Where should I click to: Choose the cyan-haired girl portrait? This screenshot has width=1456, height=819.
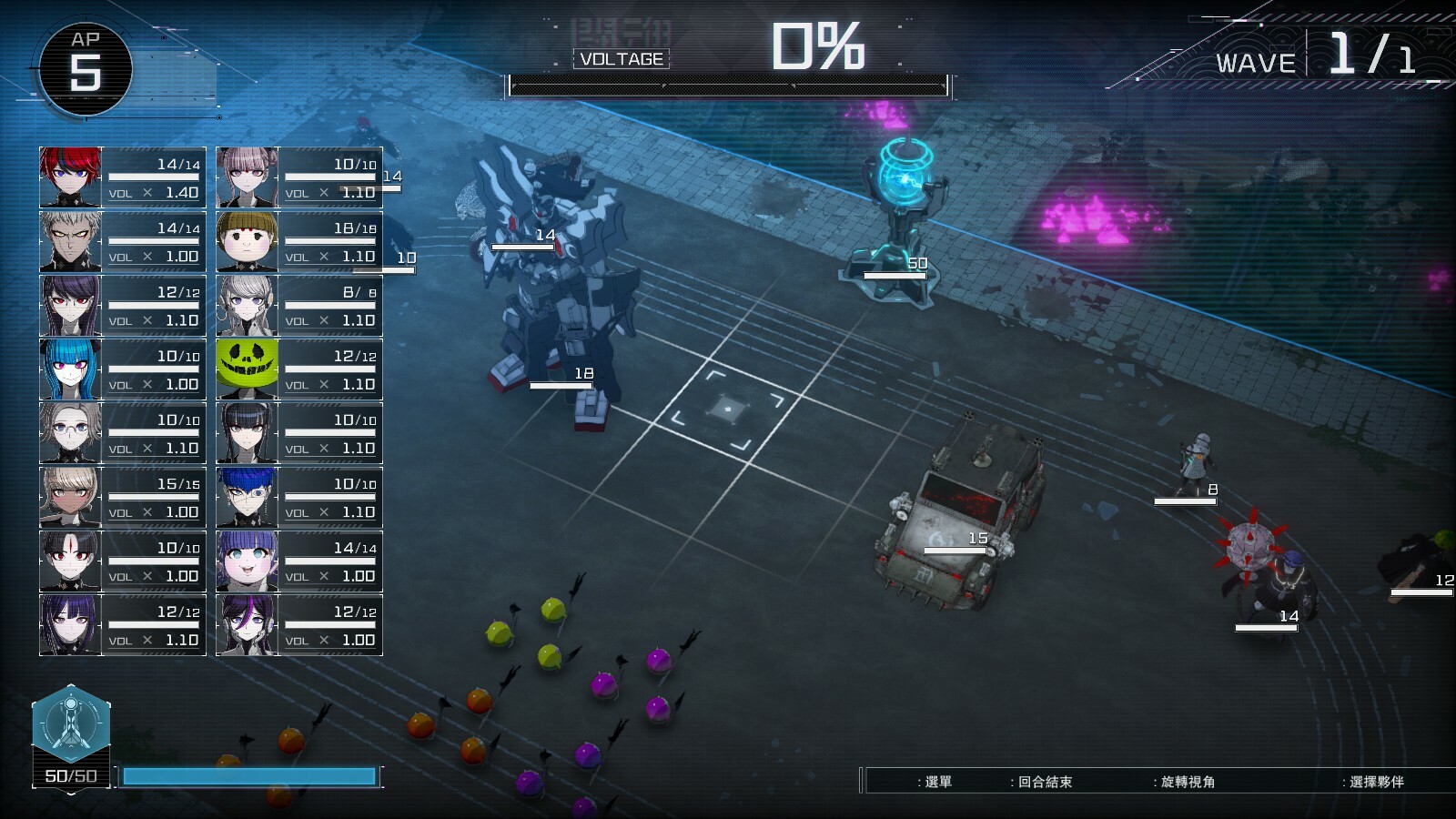(71, 369)
